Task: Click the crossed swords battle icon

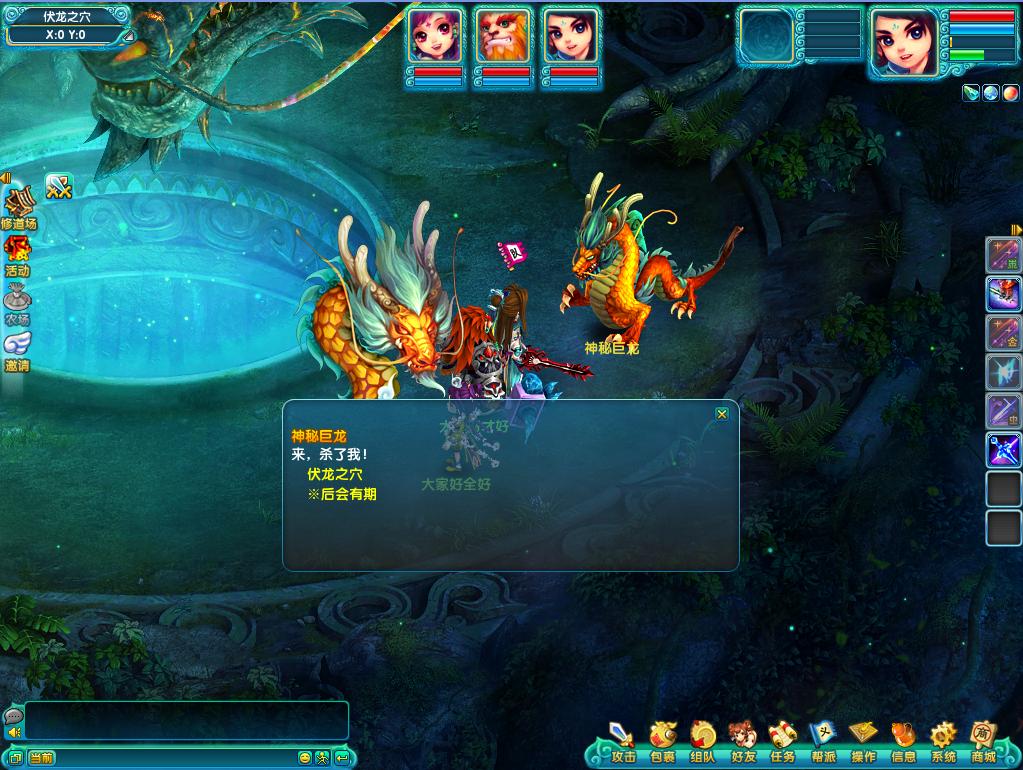Action: pos(59,187)
